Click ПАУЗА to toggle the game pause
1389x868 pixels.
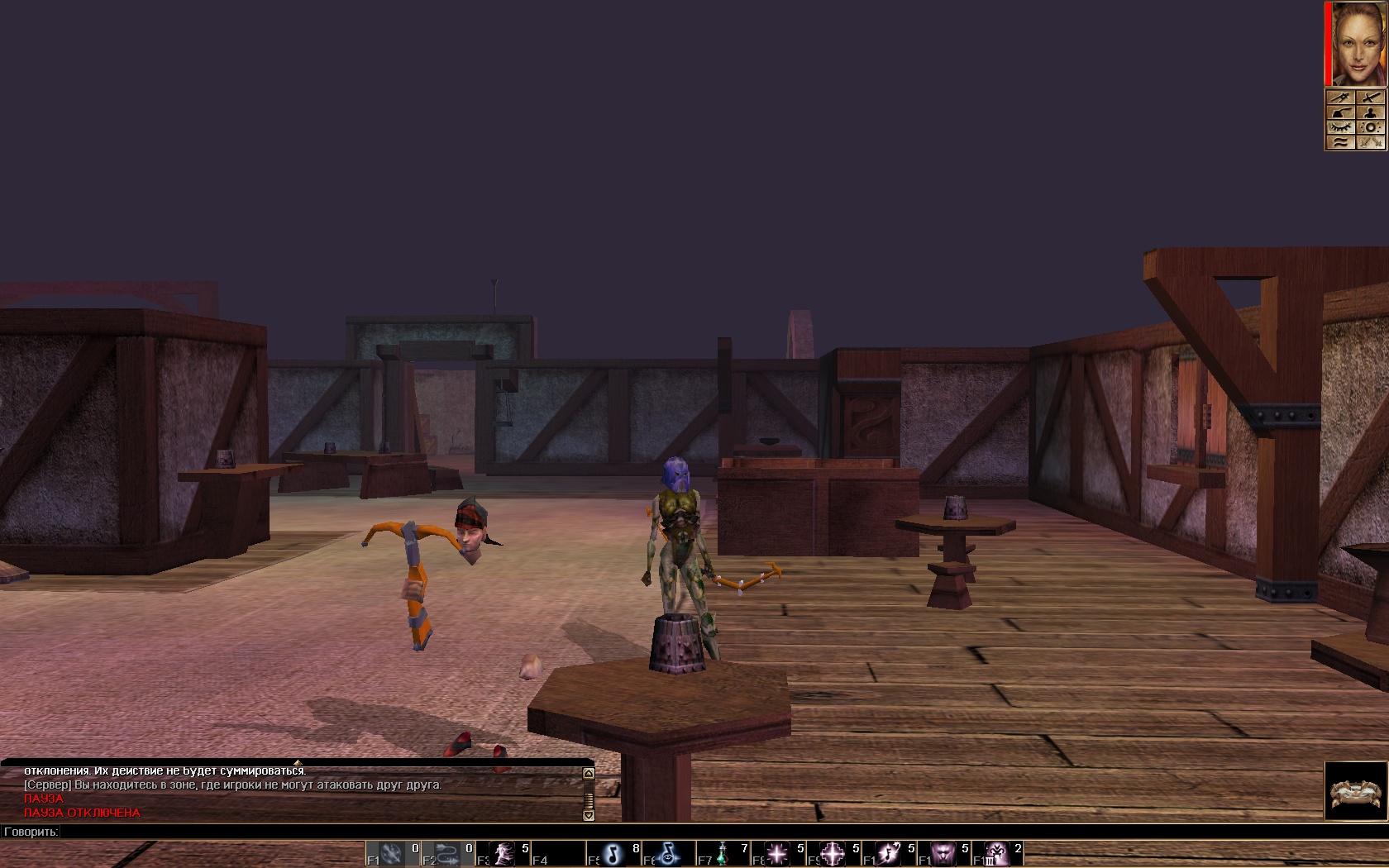coord(43,799)
